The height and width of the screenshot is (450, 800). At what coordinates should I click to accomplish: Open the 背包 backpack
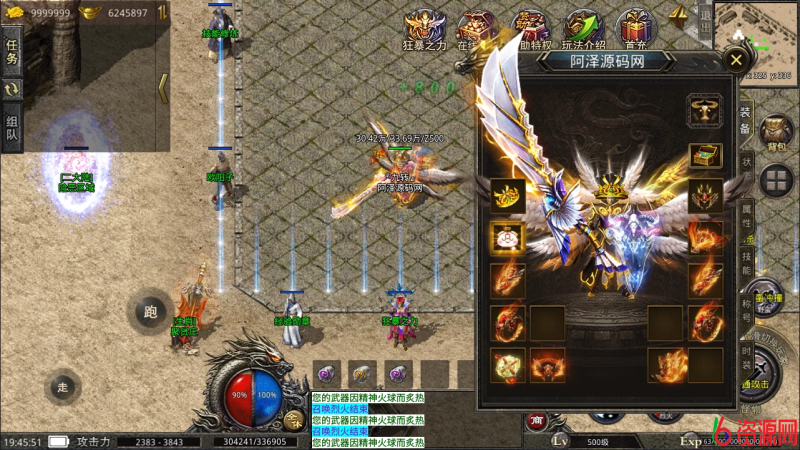(x=776, y=134)
